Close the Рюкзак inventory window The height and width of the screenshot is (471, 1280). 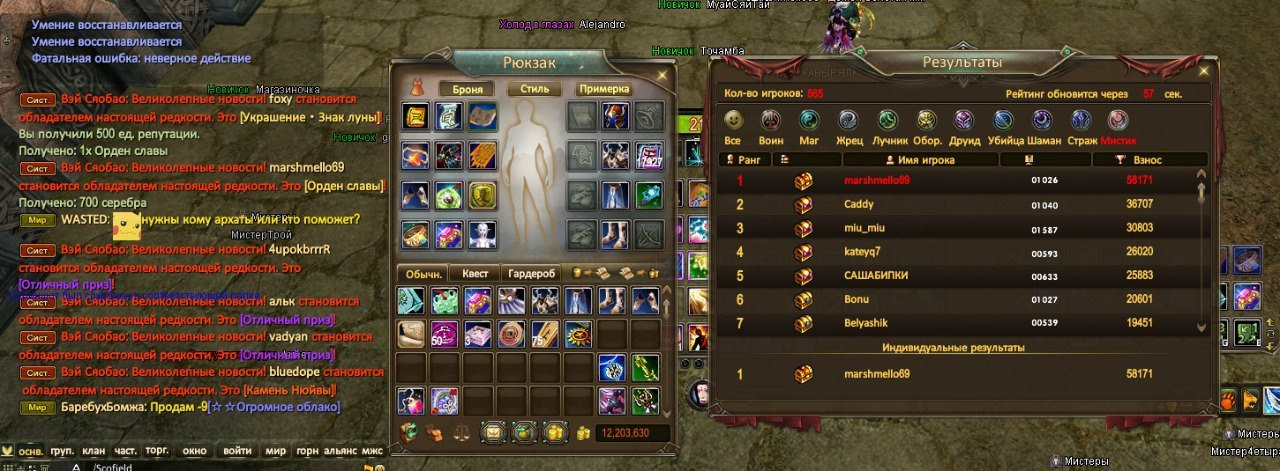click(662, 74)
